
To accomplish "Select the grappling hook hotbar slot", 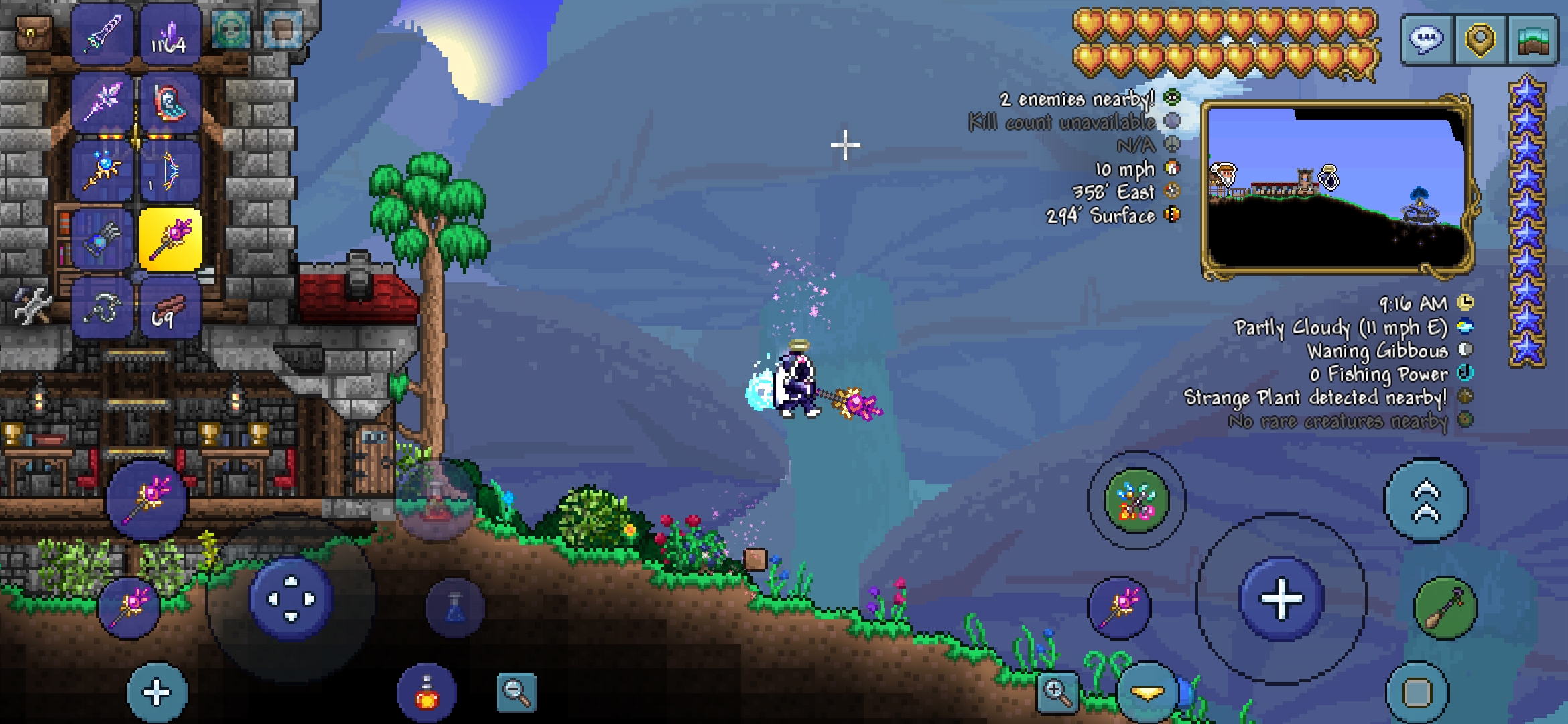I will pyautogui.click(x=103, y=308).
